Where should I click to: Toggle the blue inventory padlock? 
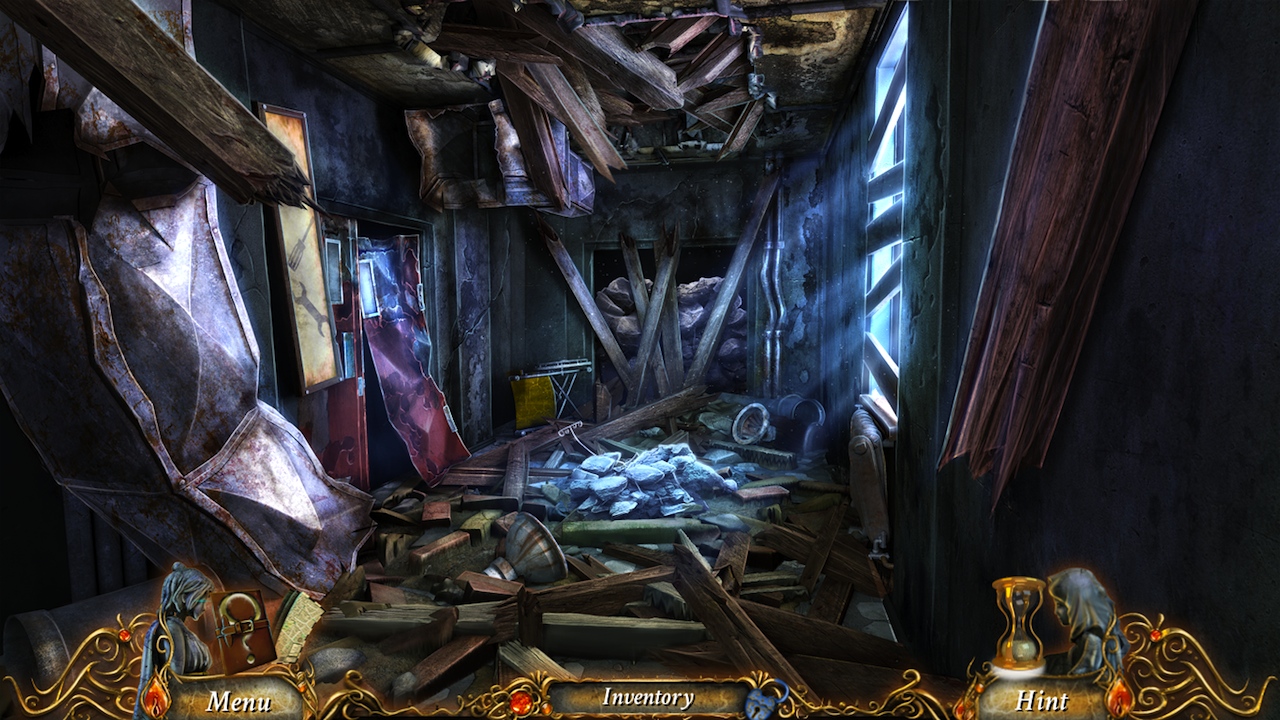pos(767,698)
